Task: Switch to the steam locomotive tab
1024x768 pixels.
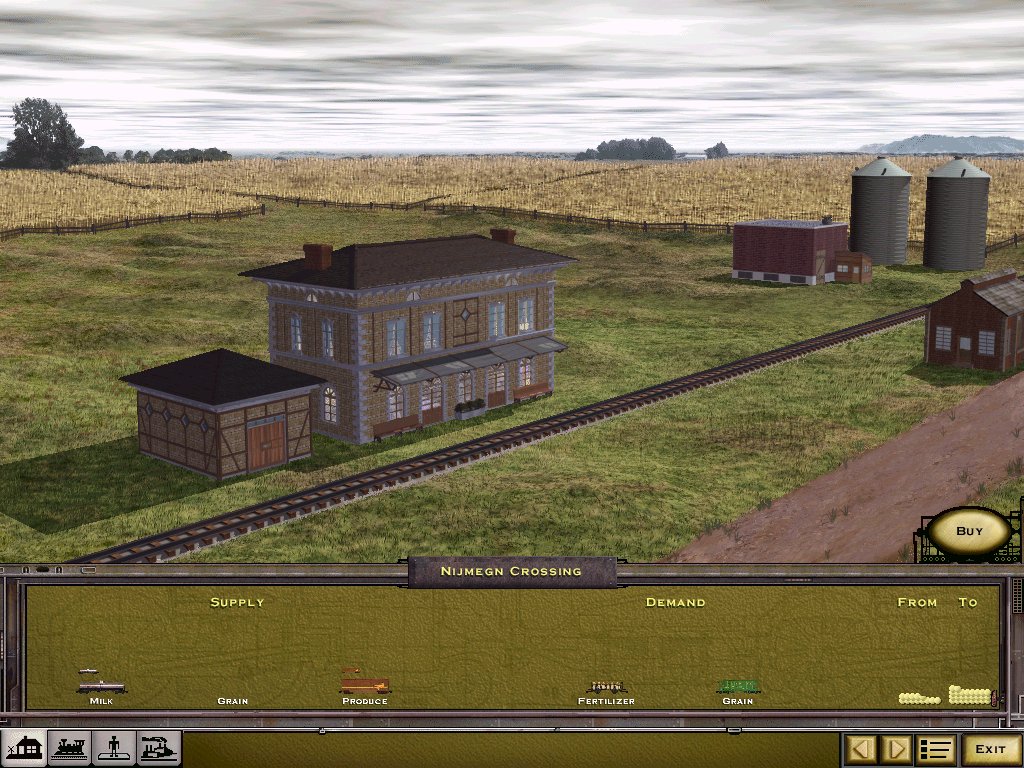Action: (69, 748)
